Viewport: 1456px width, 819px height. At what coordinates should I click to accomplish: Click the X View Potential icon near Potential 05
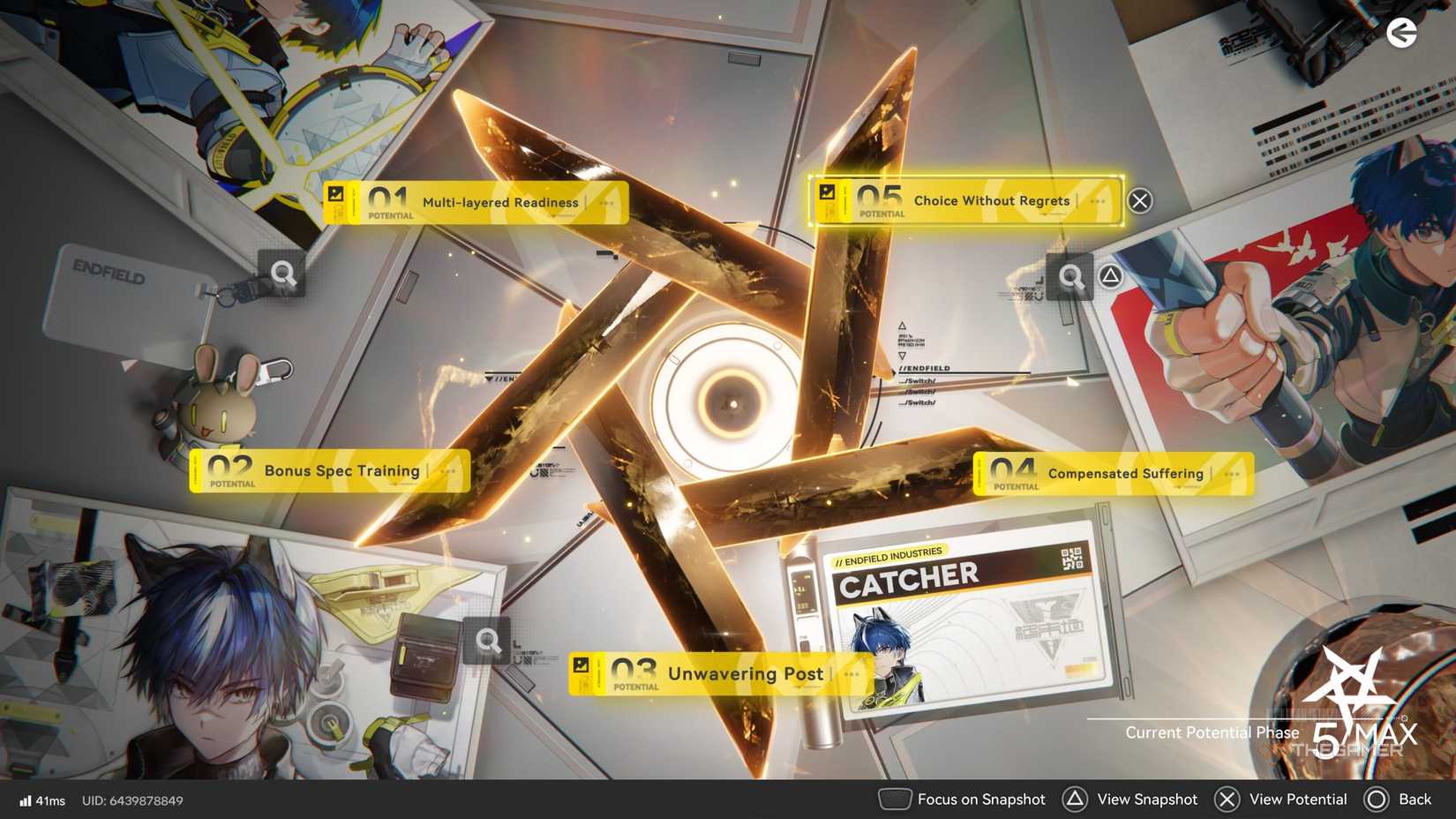[x=1139, y=200]
